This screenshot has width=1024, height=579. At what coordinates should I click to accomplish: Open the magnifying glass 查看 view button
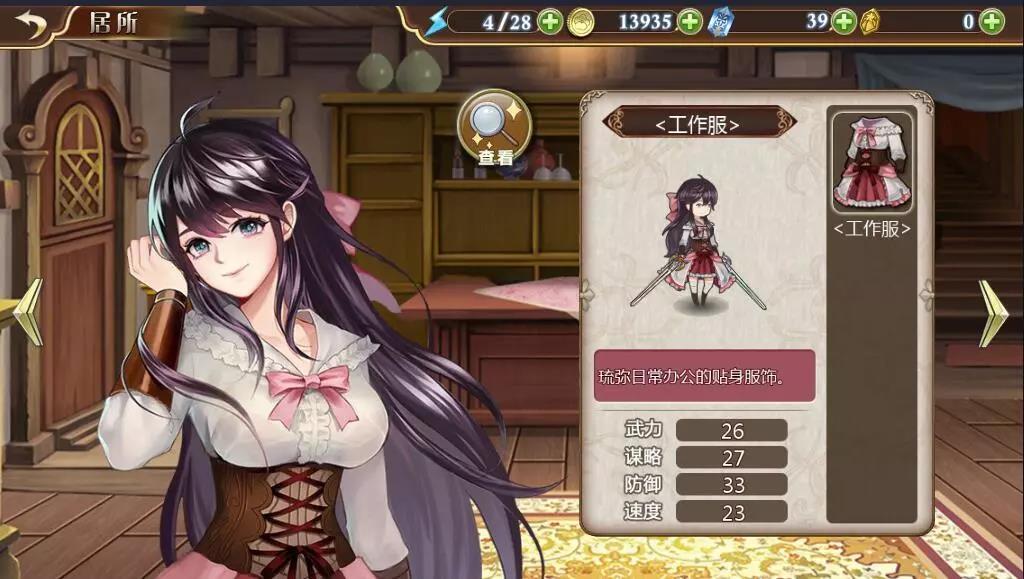coord(494,130)
